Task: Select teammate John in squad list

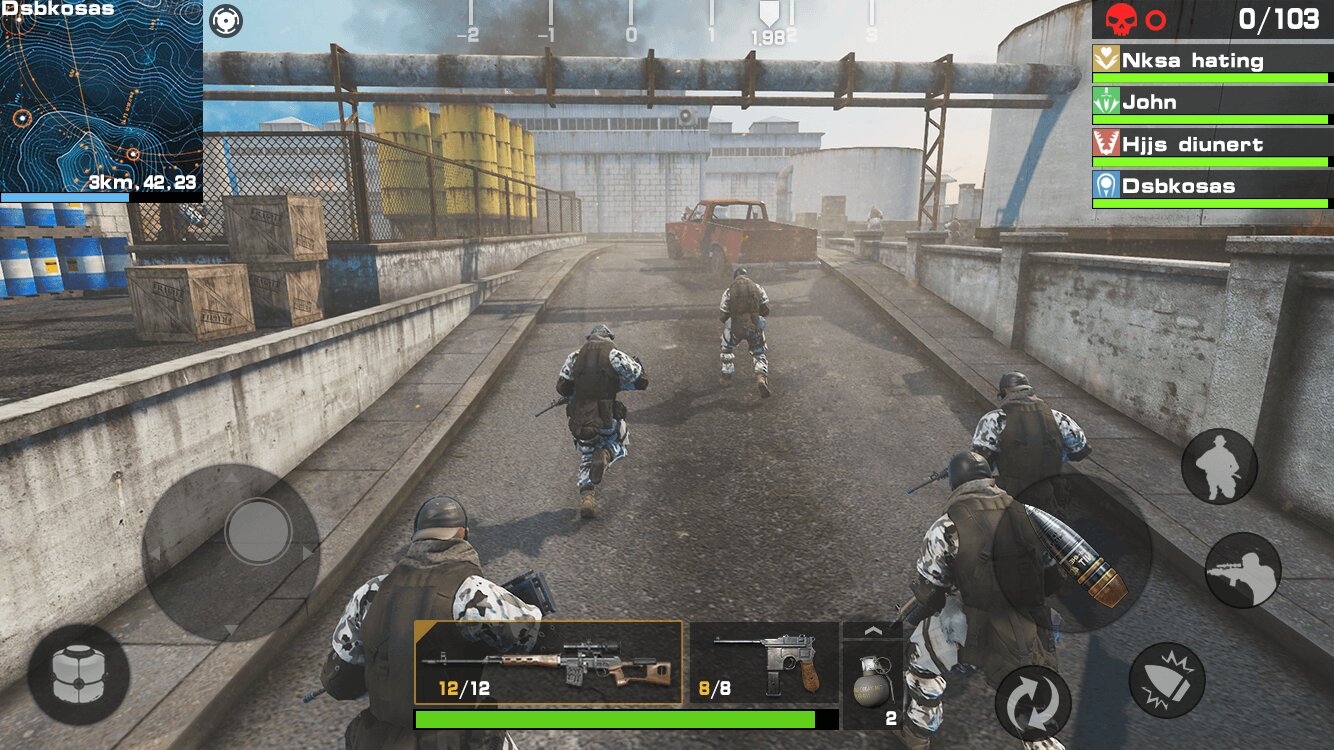Action: (1212, 104)
